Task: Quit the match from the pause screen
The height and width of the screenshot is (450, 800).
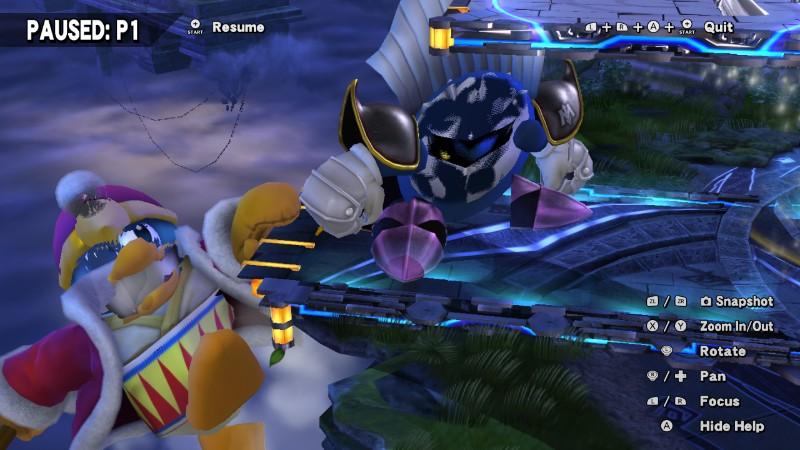Action: pos(718,27)
